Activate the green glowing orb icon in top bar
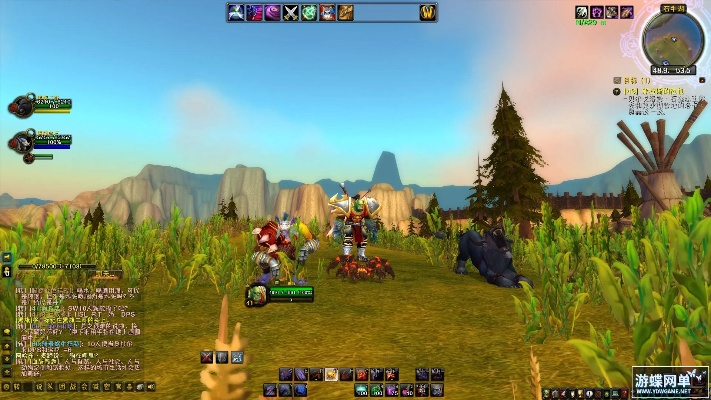Screen dimensions: 711x400 click(x=309, y=13)
